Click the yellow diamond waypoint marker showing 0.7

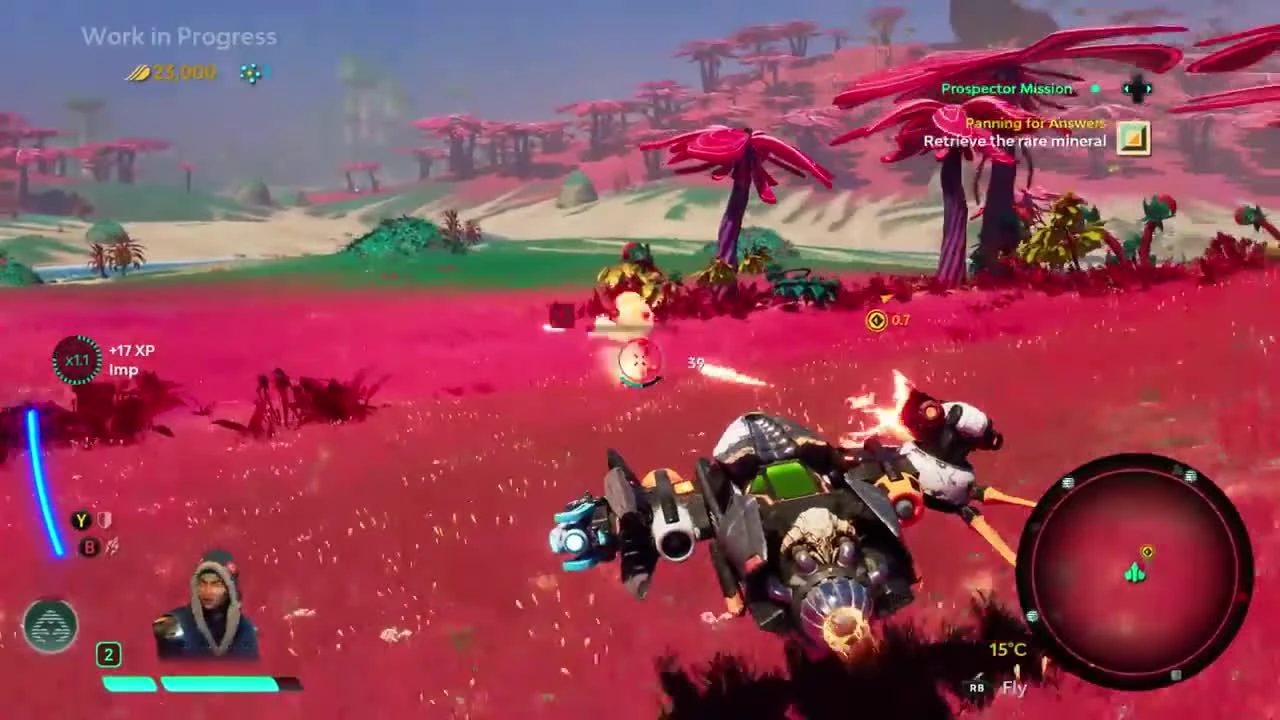tap(878, 321)
